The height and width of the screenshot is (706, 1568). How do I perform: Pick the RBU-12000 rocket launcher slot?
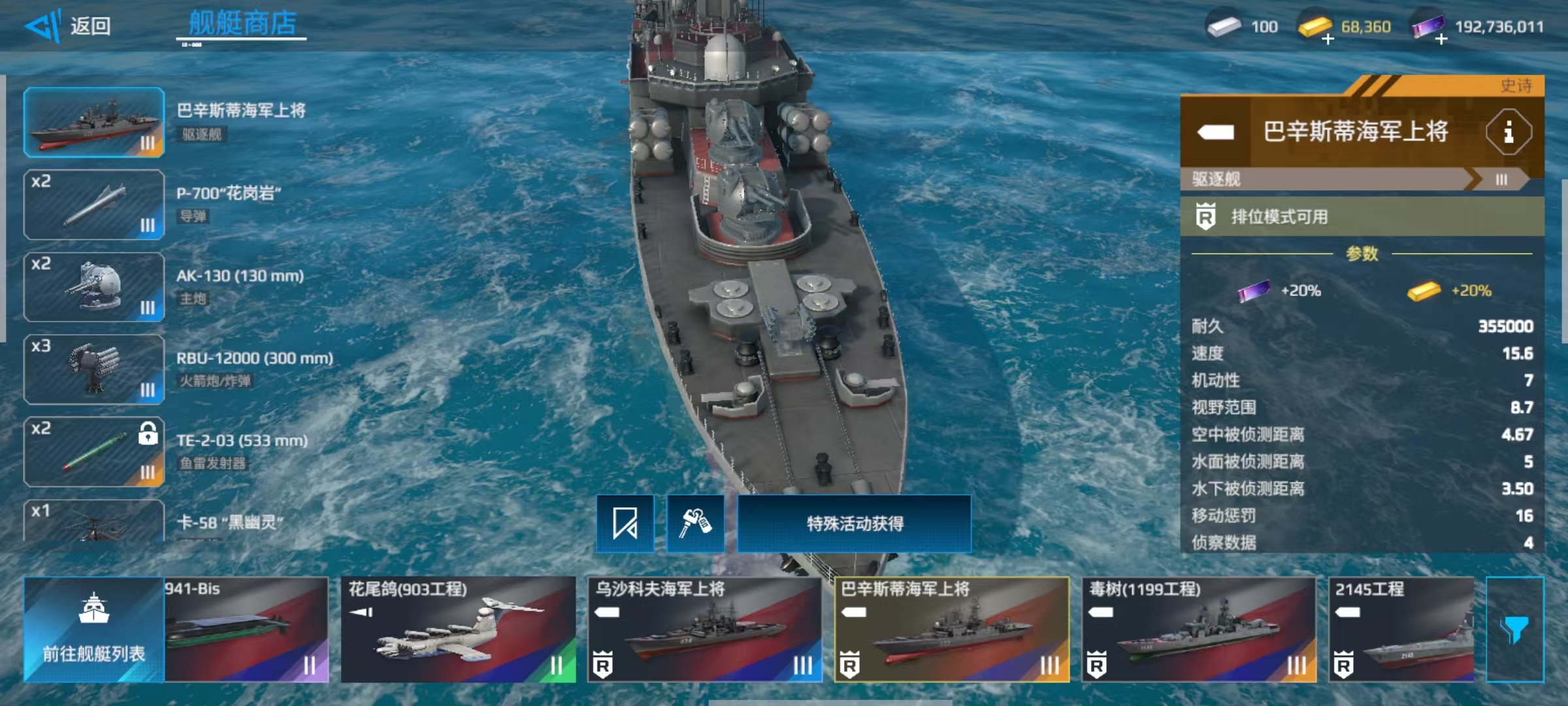(x=94, y=369)
